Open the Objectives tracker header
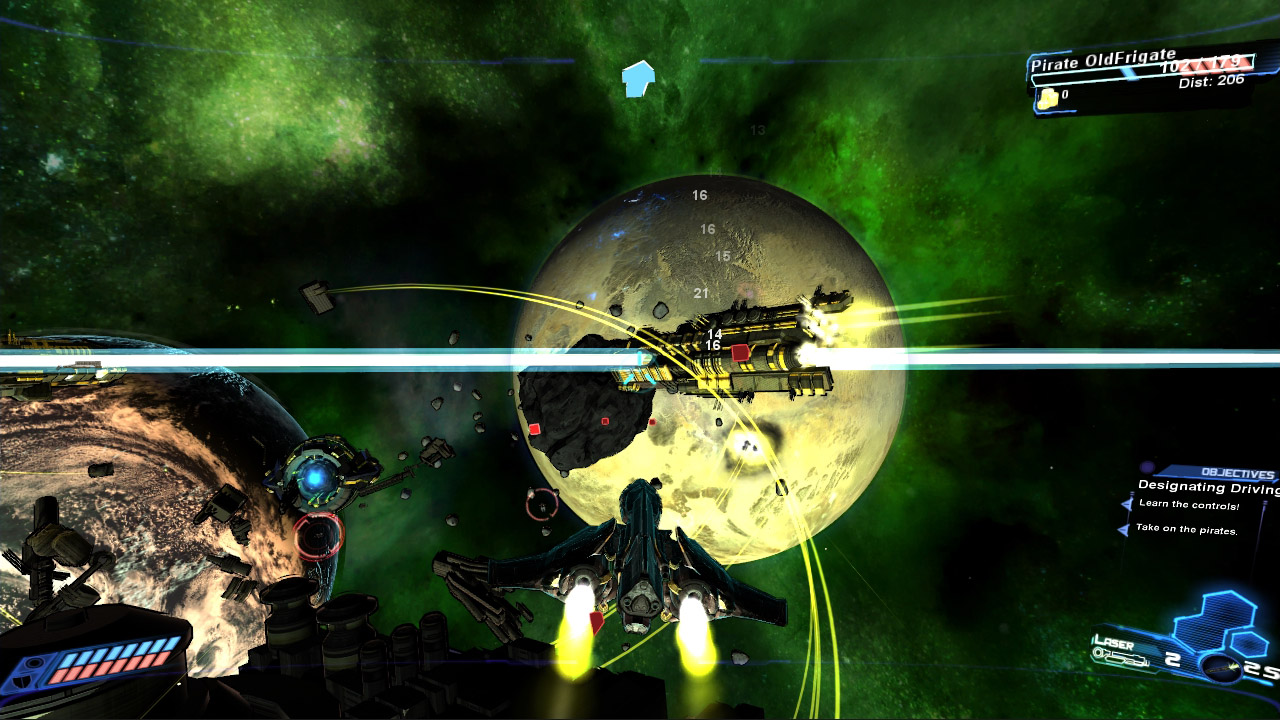Screen dimensions: 1280x720 (x=1237, y=474)
